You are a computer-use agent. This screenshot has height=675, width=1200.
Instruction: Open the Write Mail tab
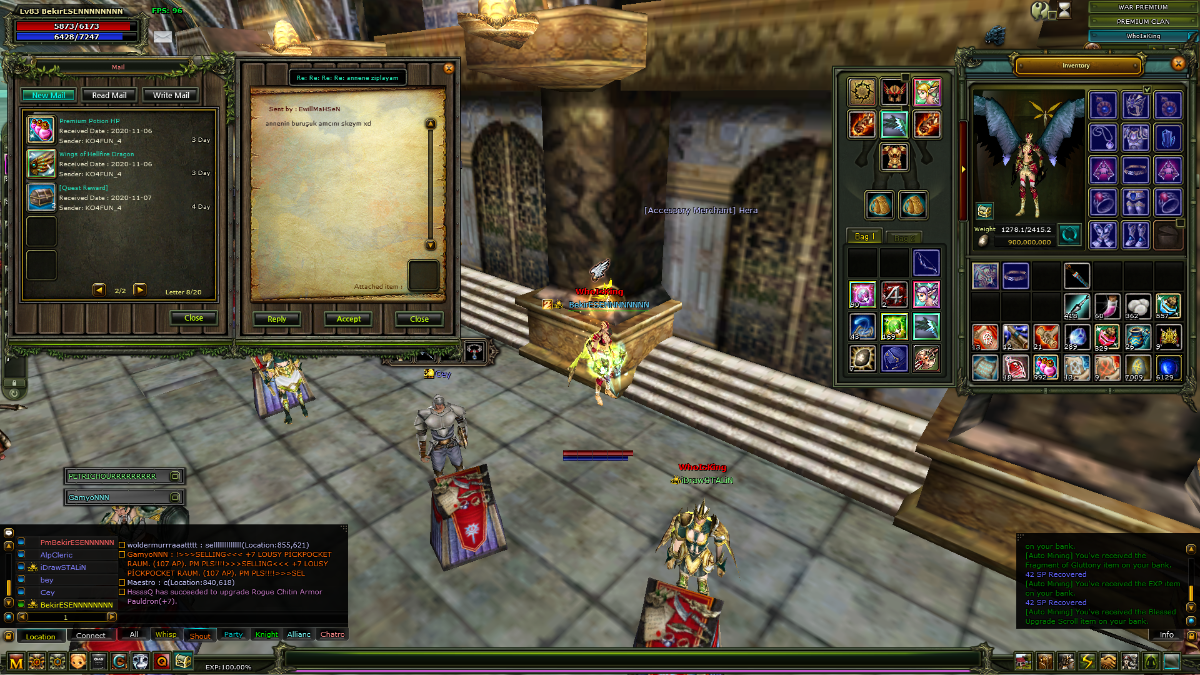coord(170,95)
